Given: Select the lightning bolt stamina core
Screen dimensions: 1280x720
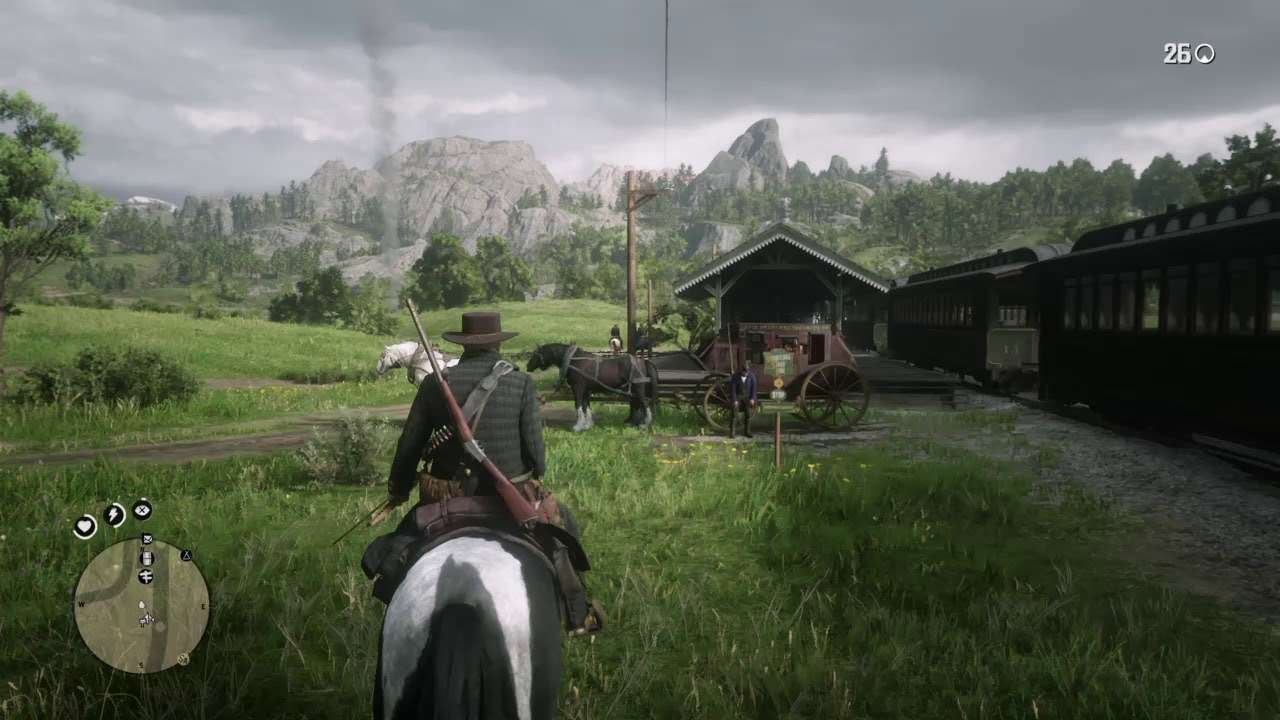Looking at the screenshot, I should point(114,515).
